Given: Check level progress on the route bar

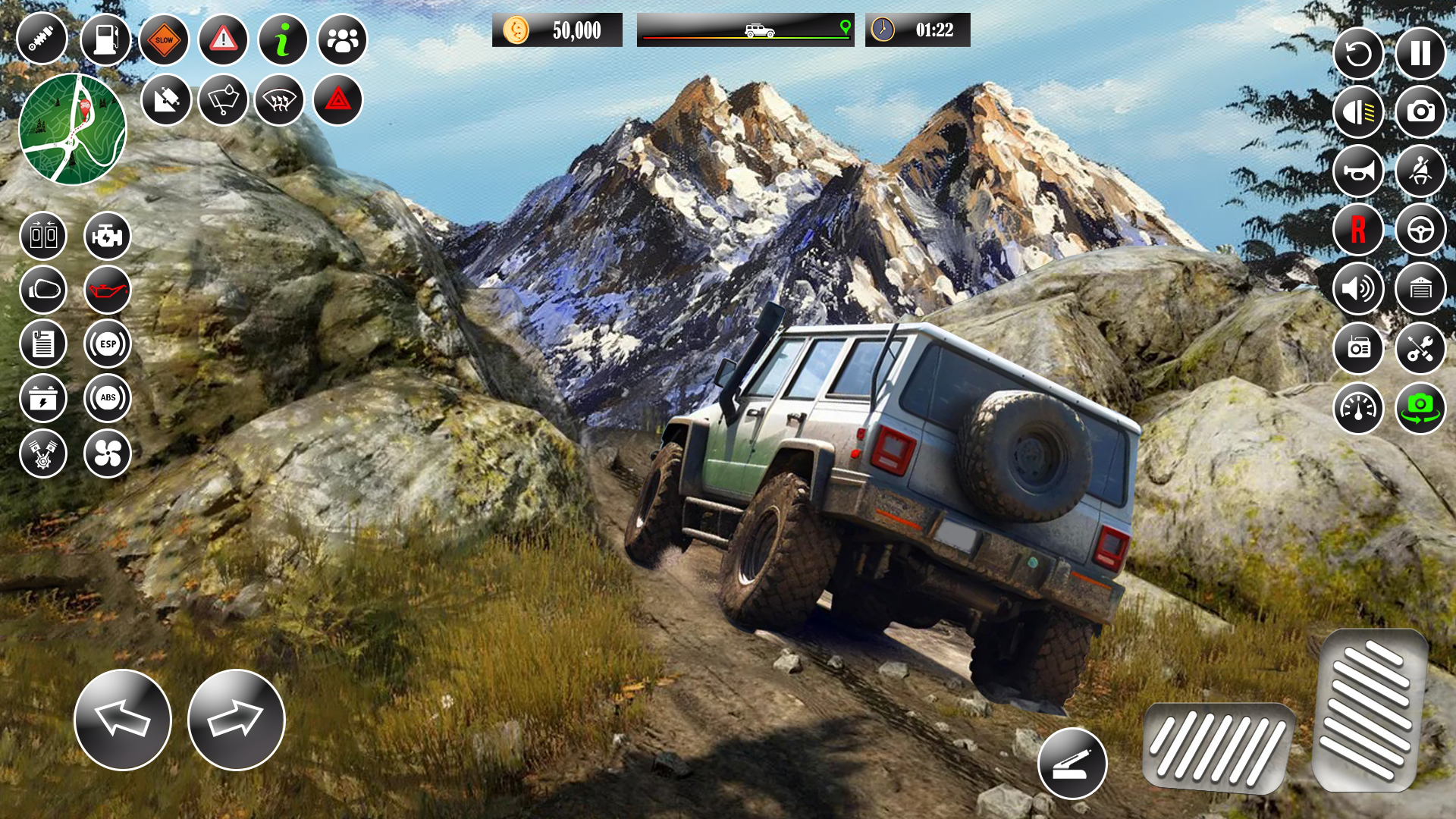Looking at the screenshot, I should pyautogui.click(x=747, y=30).
